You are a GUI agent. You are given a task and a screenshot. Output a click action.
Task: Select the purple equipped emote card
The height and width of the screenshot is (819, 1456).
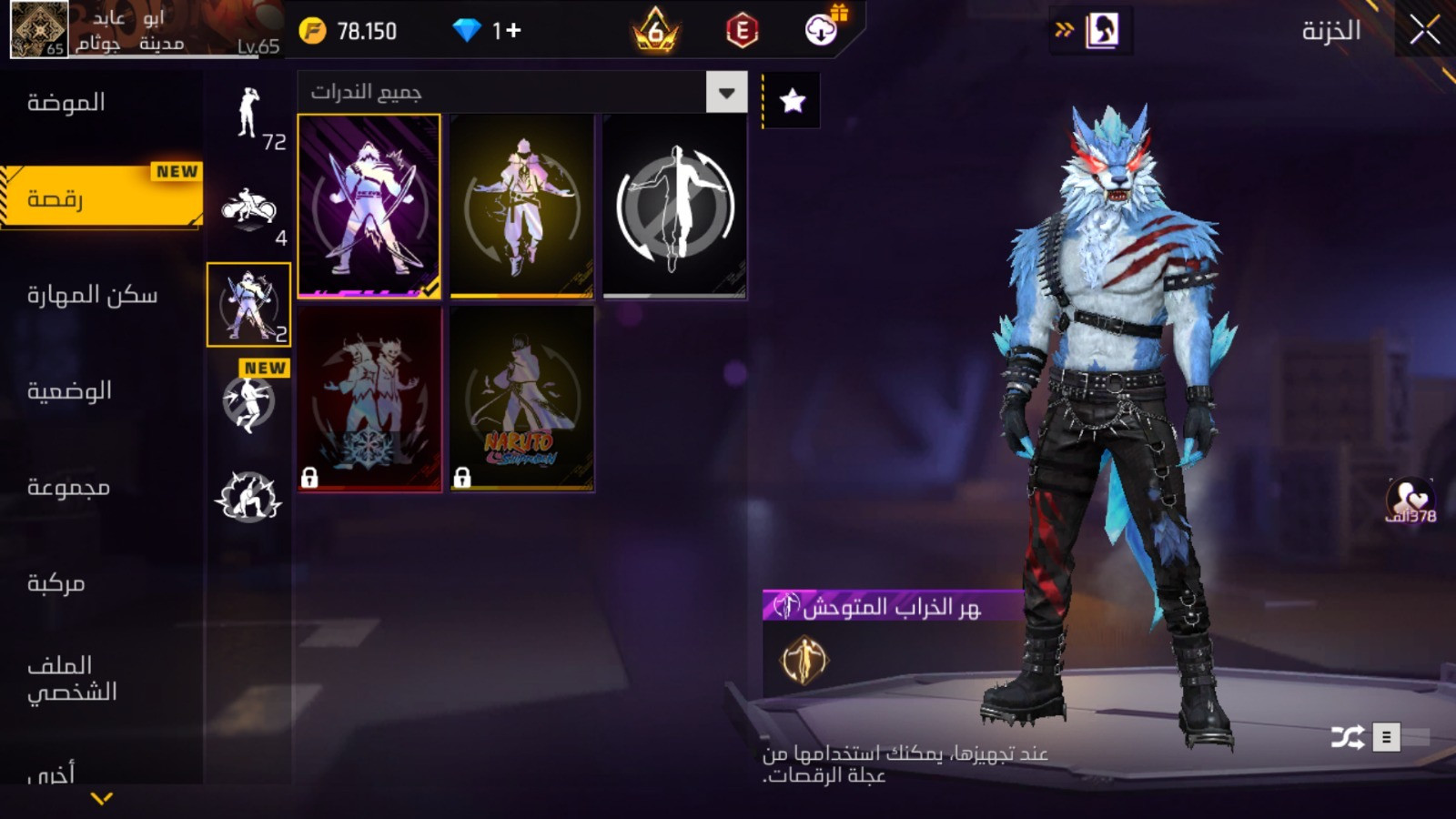pos(369,206)
